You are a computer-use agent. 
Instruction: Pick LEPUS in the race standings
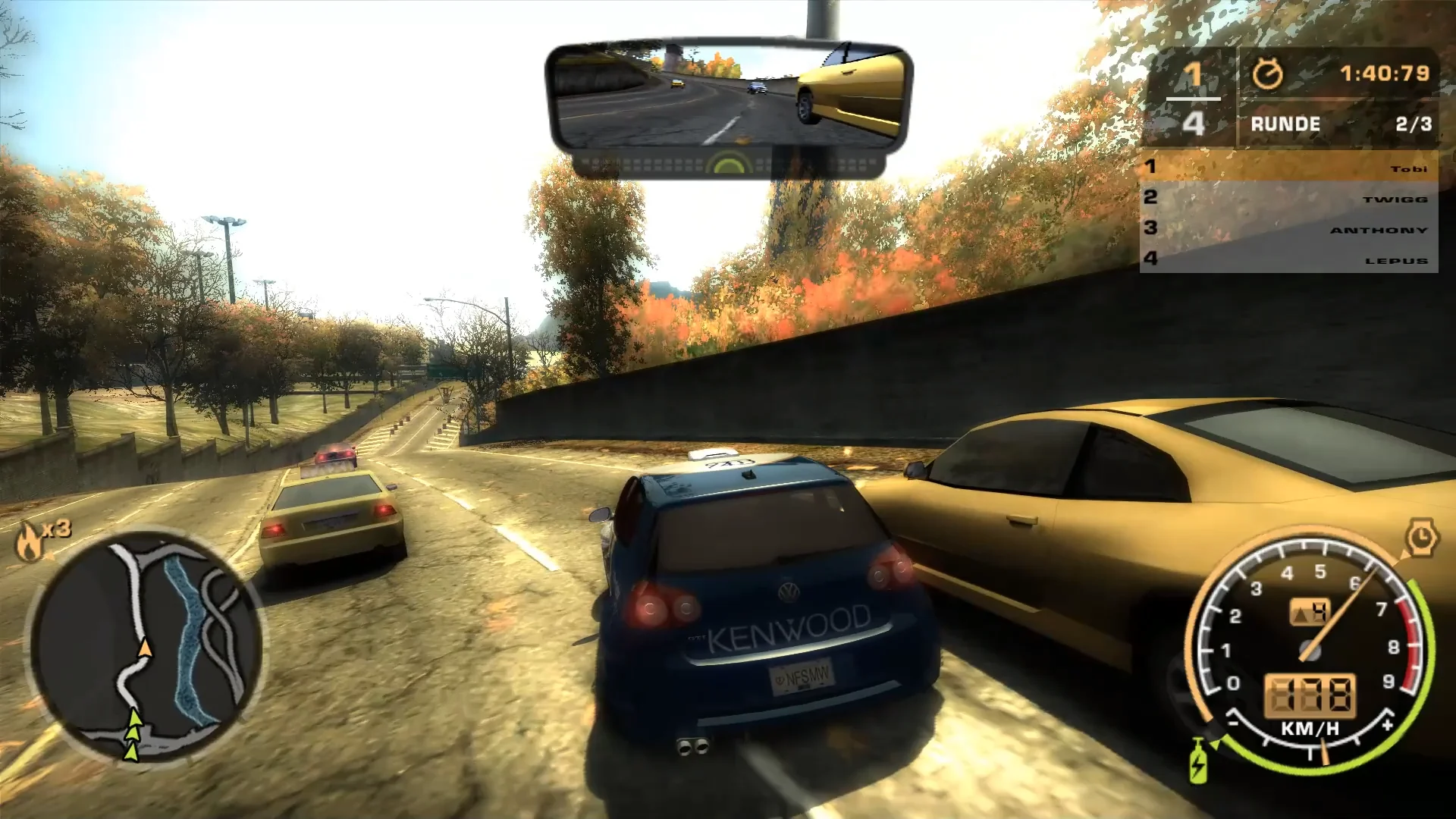pos(1288,259)
